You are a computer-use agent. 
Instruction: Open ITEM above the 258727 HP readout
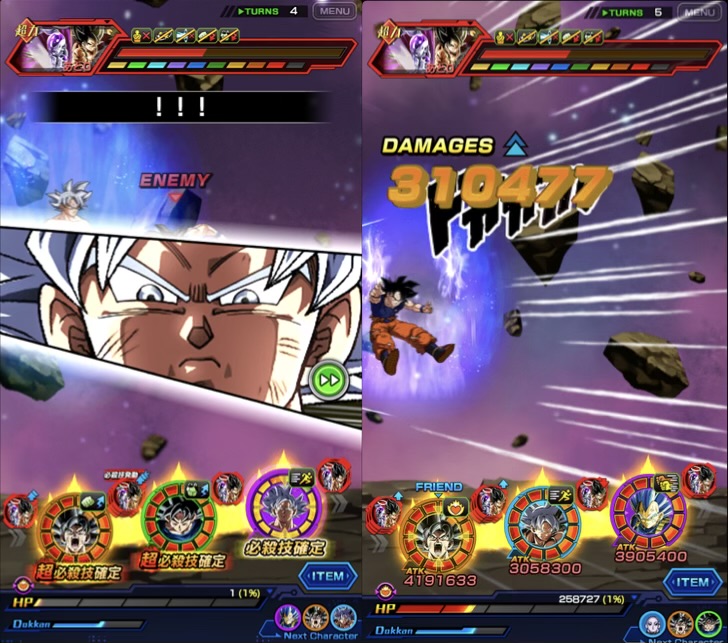pos(692,581)
